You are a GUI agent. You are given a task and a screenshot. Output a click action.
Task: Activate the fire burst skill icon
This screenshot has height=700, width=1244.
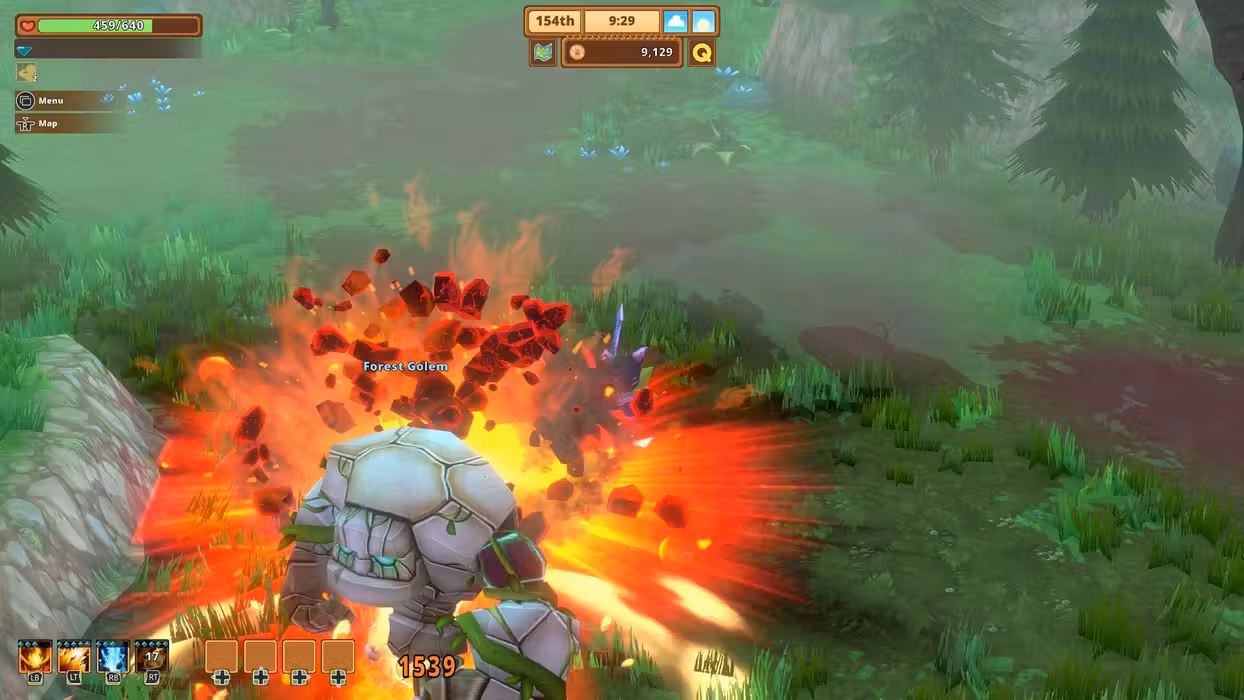[35, 658]
